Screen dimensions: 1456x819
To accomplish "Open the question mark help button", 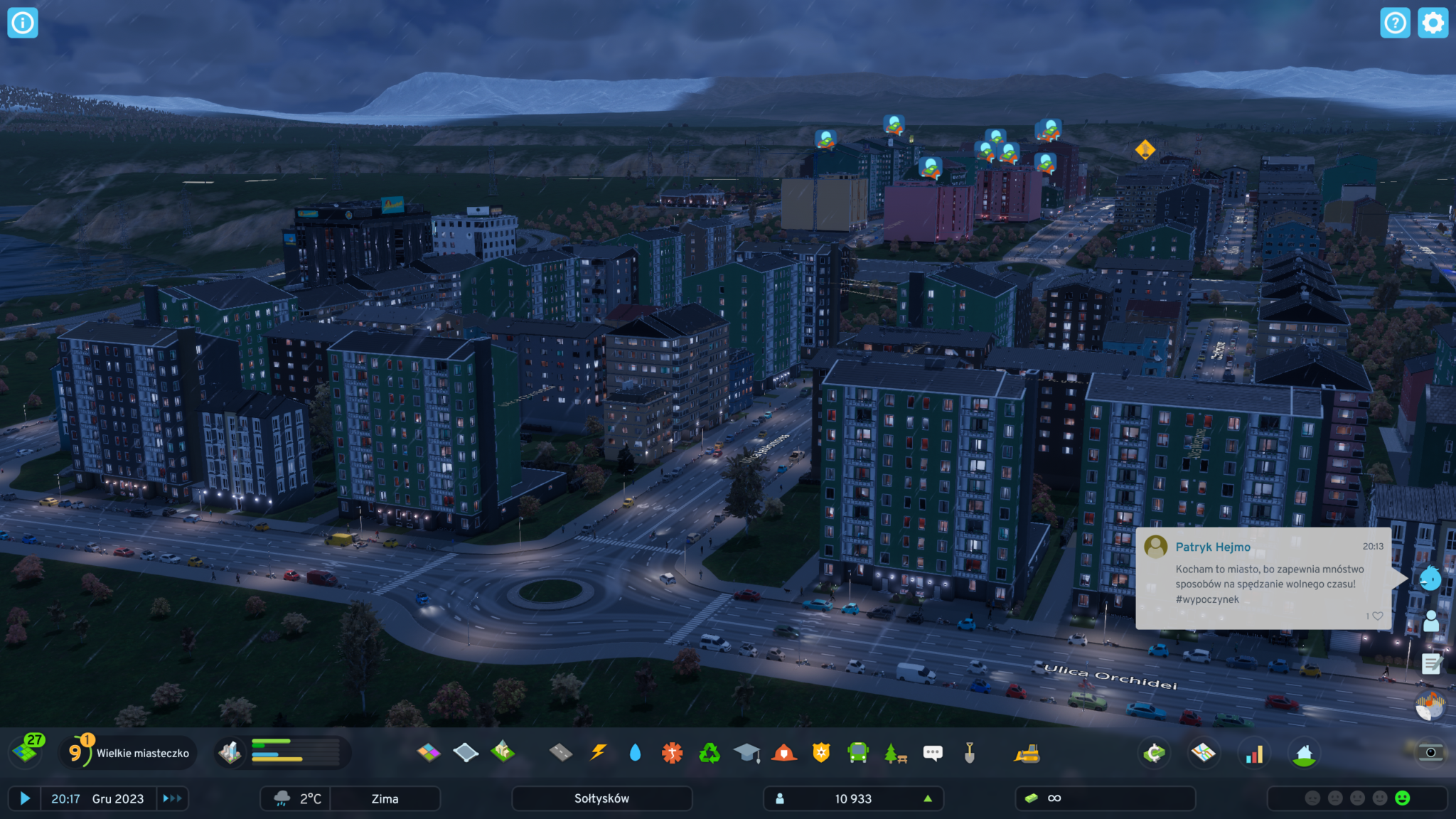I will 1395,23.
